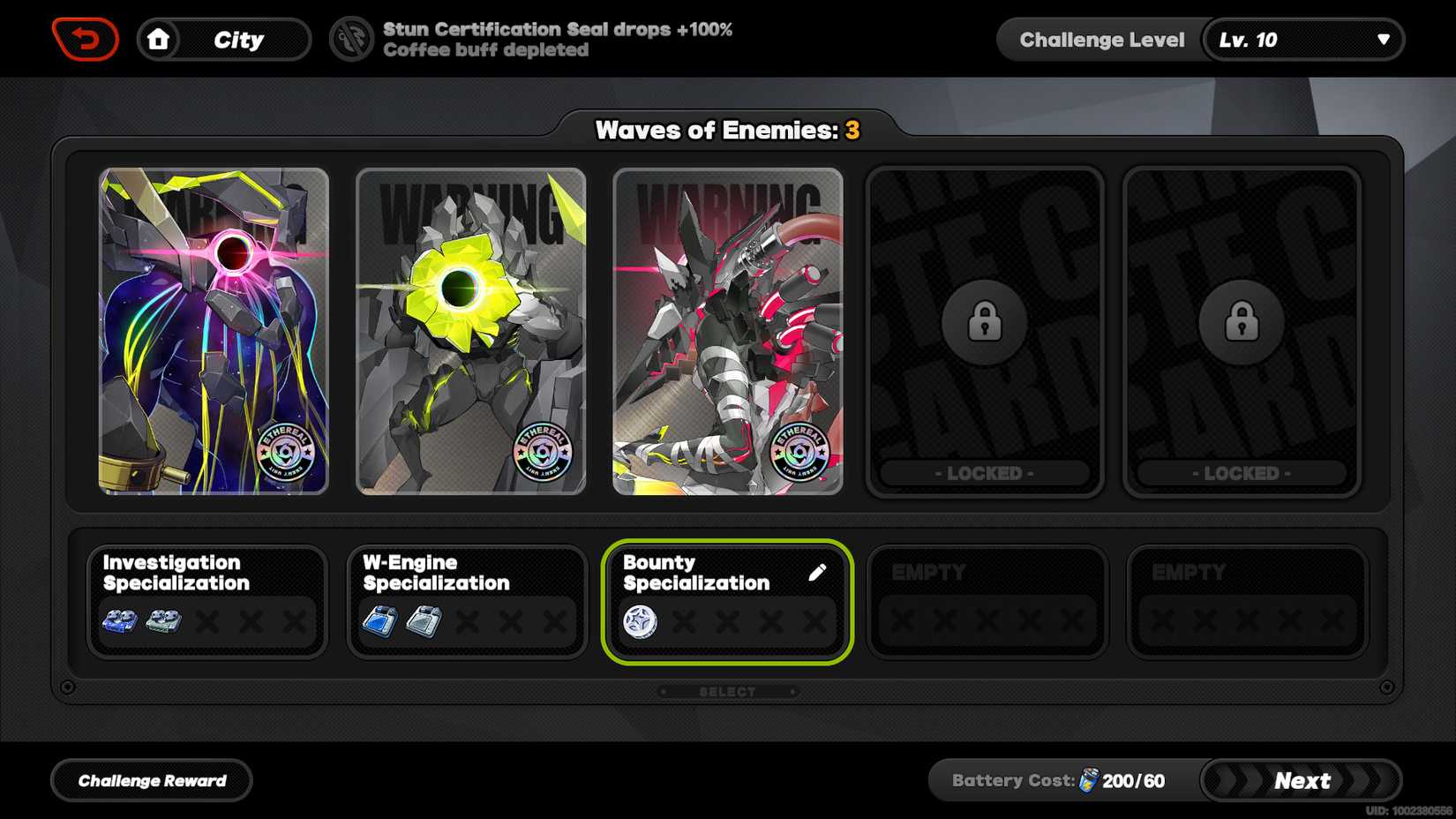The height and width of the screenshot is (819, 1456).
Task: Click the pencil edit icon on Bounty Specialization
Action: point(819,572)
